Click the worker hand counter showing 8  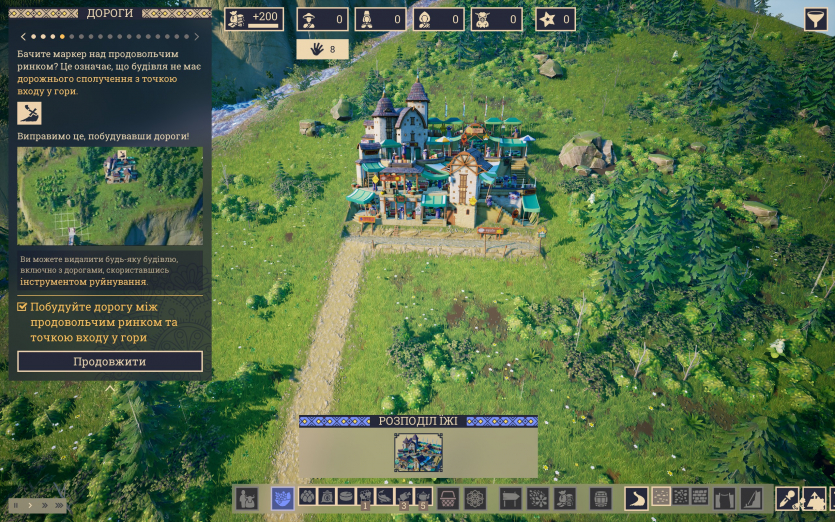[x=322, y=49]
